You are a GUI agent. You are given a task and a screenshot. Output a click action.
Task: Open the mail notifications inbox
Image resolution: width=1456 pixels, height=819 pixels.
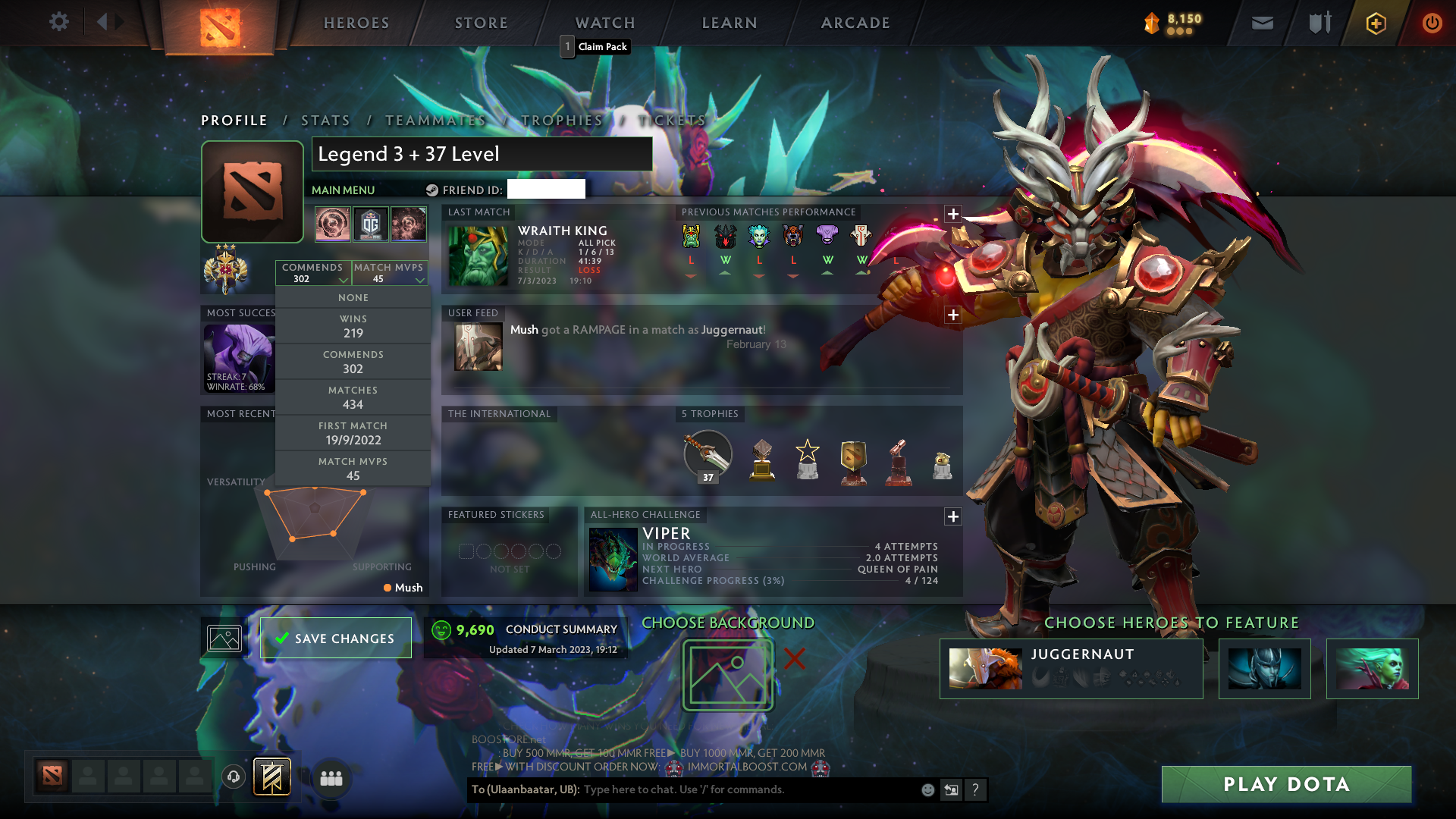1262,23
